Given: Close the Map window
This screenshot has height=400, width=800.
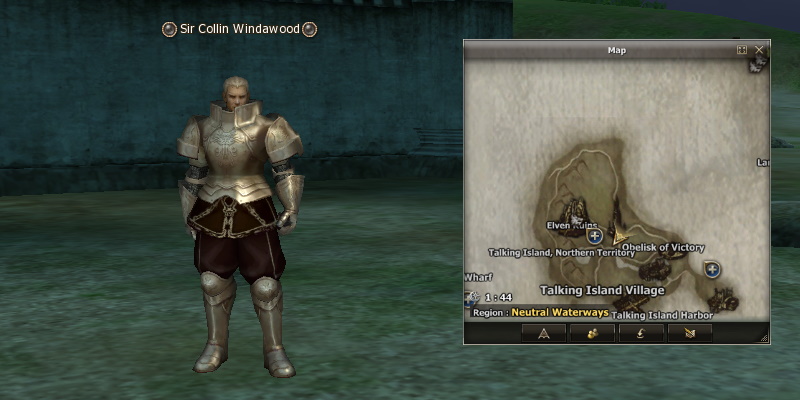Looking at the screenshot, I should (x=760, y=49).
